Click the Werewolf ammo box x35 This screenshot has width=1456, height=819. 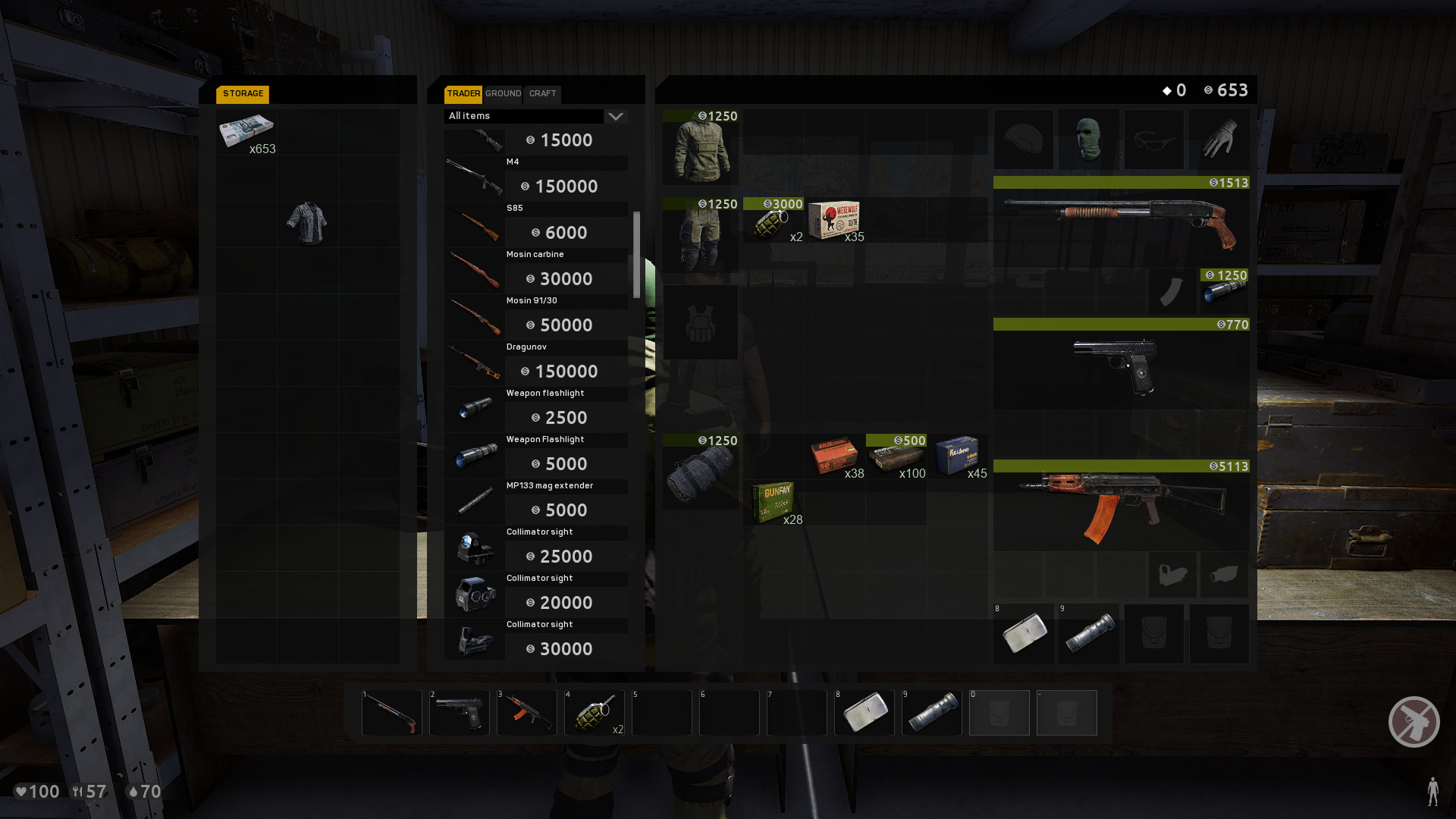(834, 221)
